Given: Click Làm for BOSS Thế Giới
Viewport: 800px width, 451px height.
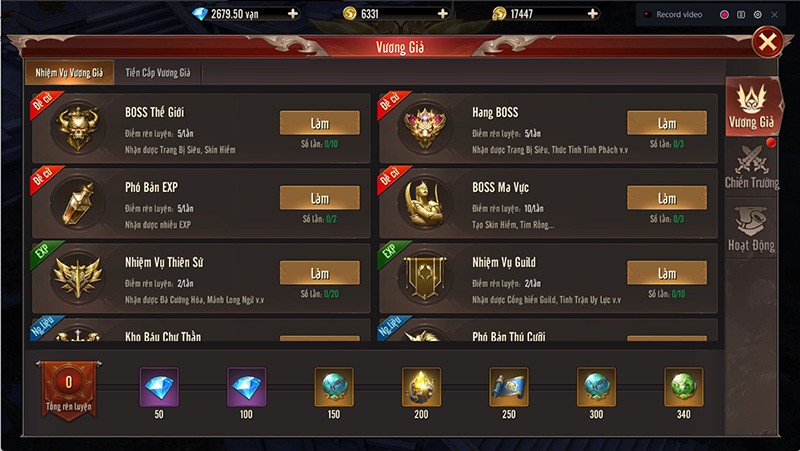Looking at the screenshot, I should (x=319, y=123).
